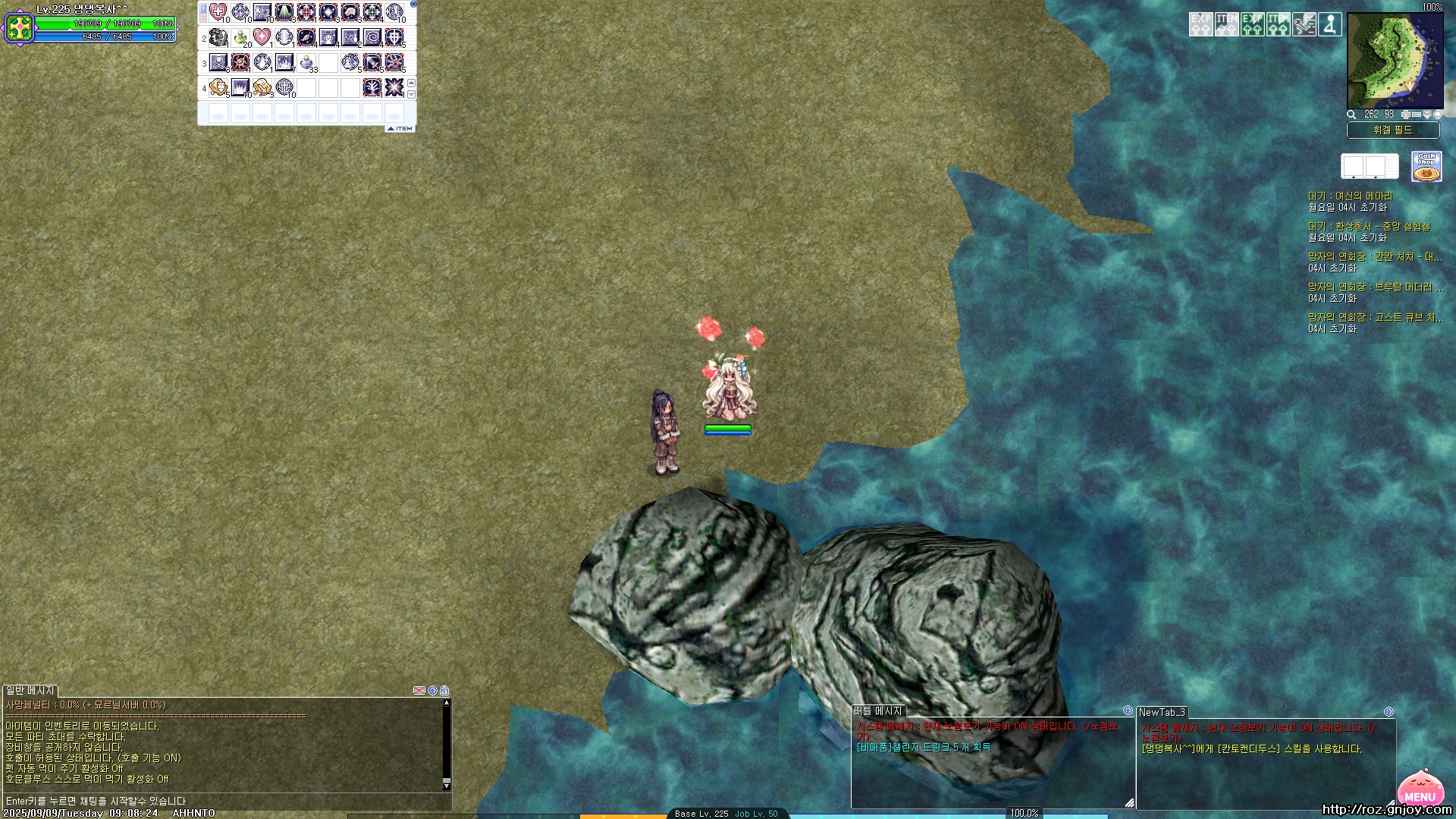Select the 배틀 메시지 tab
The image size is (1456, 819).
pos(877,711)
